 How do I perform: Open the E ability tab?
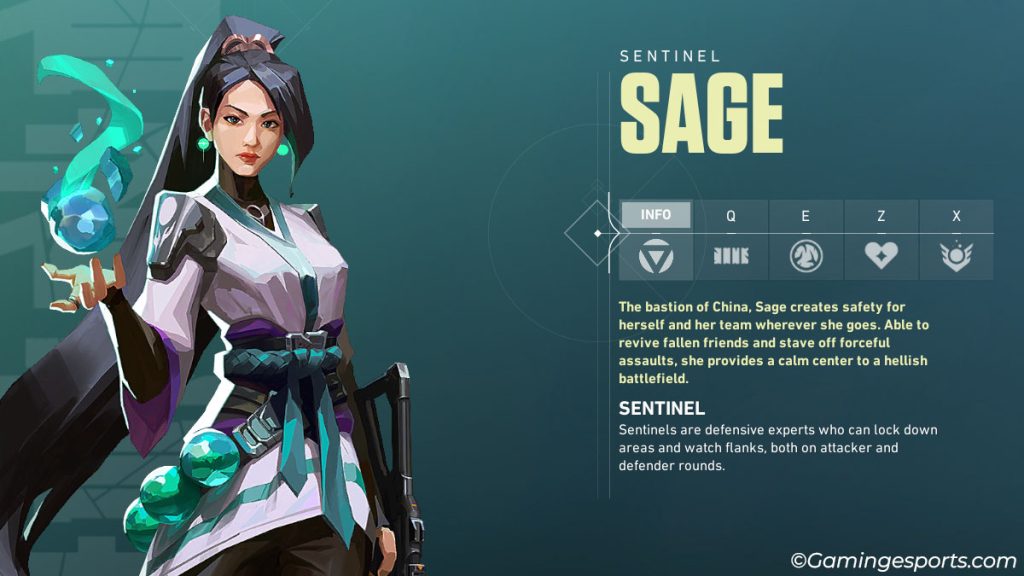(806, 215)
